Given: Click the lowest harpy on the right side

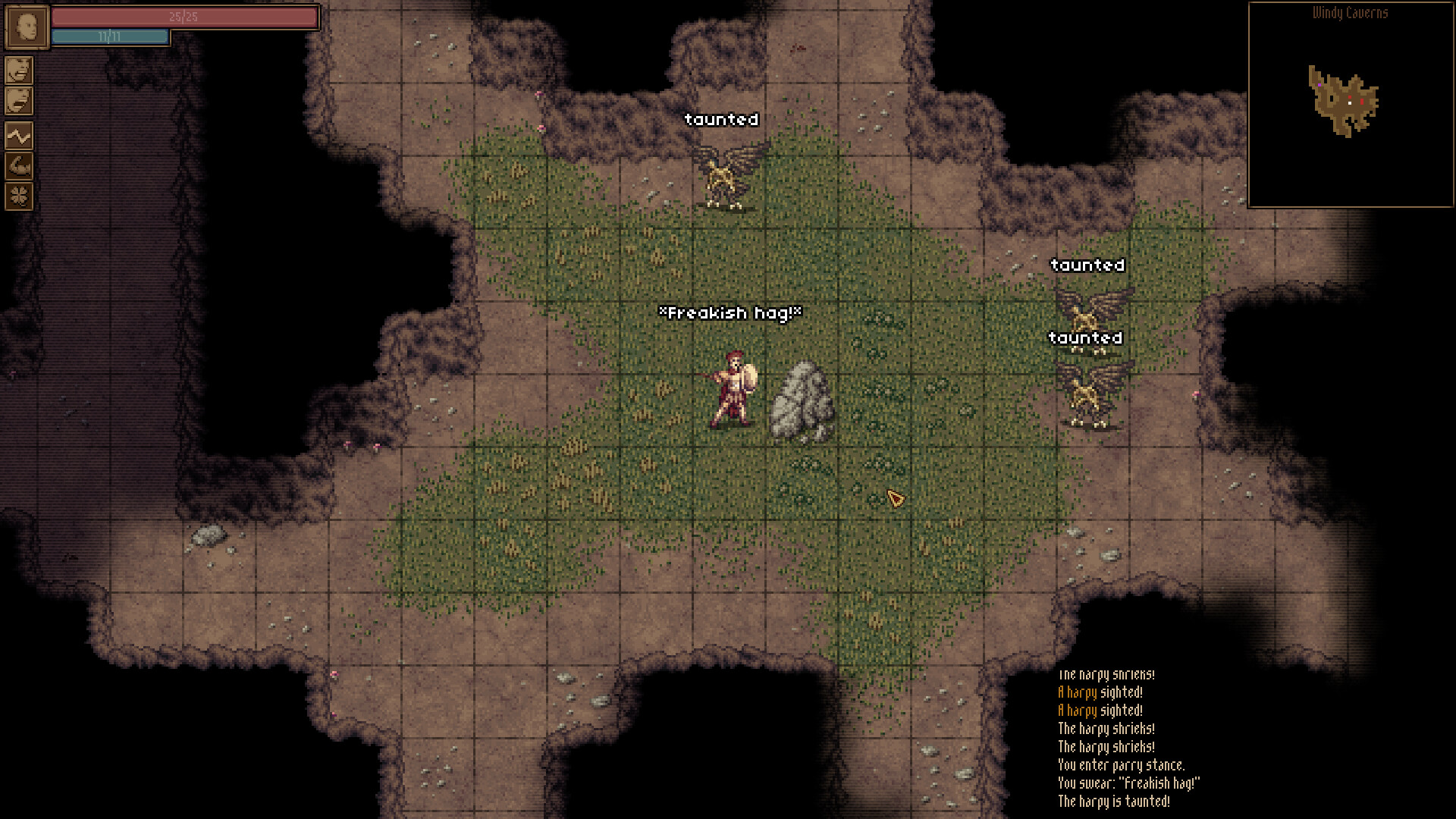Looking at the screenshot, I should [x=1088, y=392].
